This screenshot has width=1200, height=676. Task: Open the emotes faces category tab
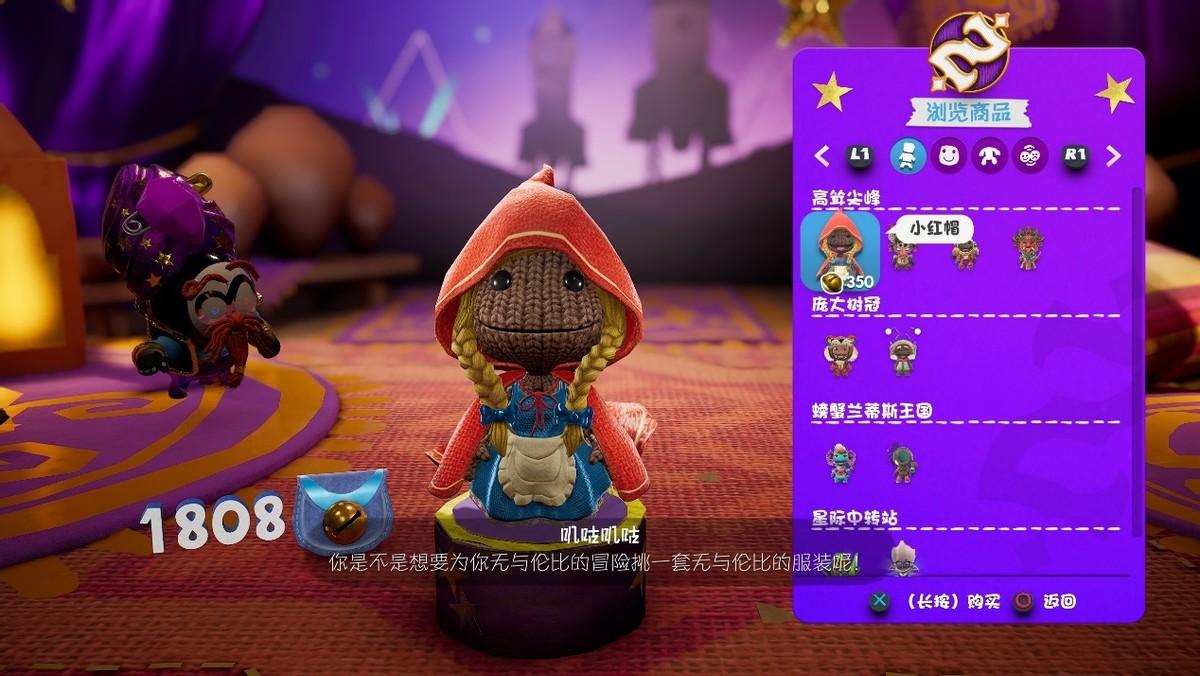tap(1030, 156)
